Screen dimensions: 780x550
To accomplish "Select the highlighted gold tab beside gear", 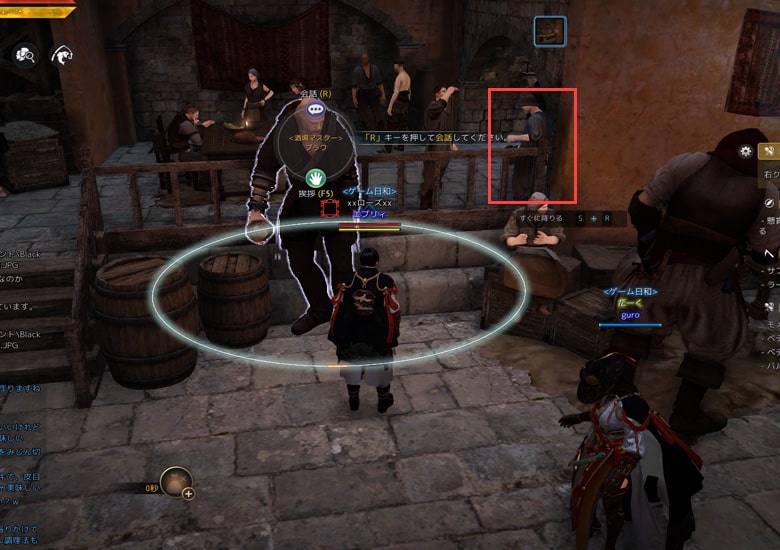I will click(770, 152).
